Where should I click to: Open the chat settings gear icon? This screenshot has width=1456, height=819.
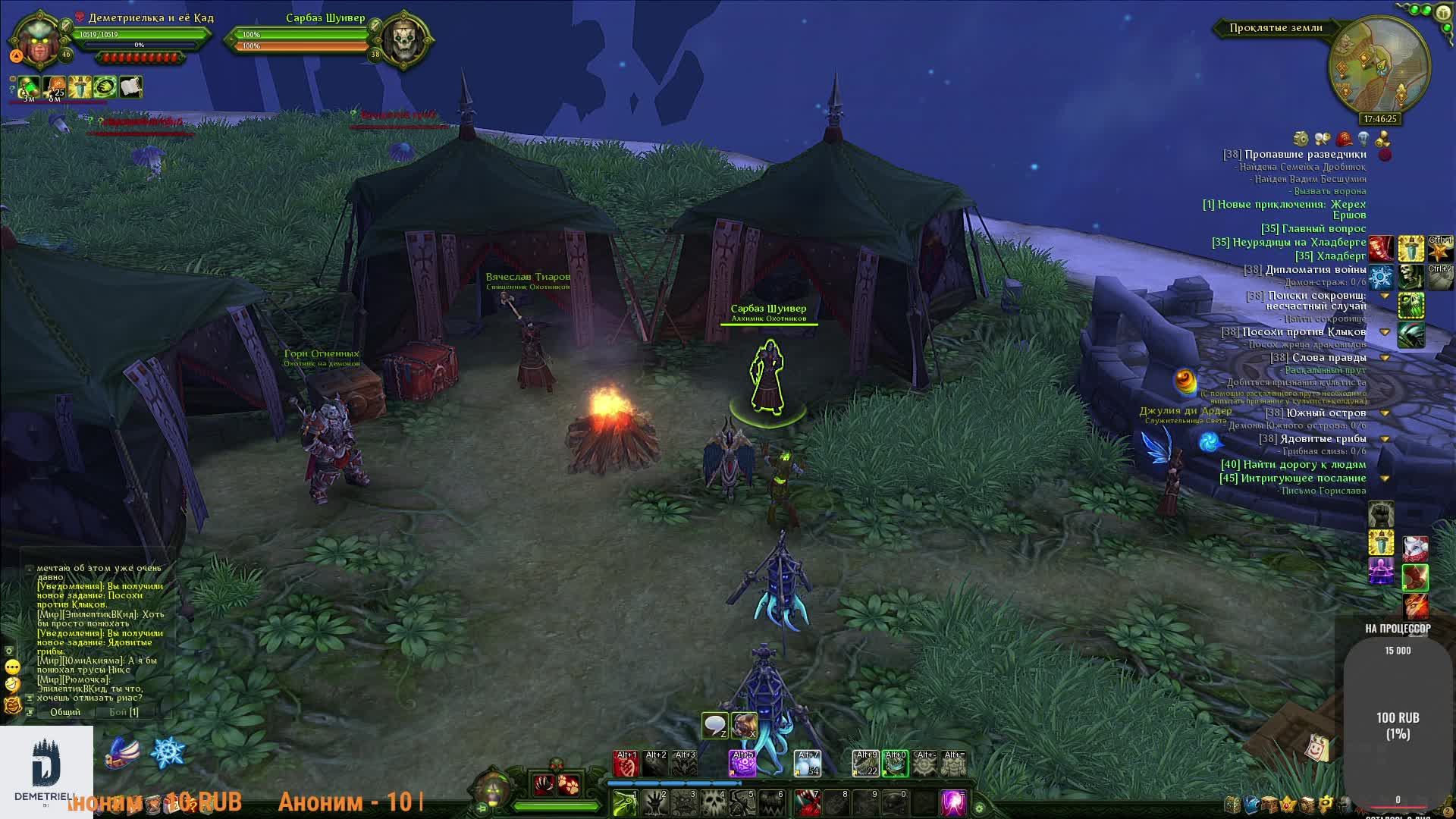click(x=10, y=651)
